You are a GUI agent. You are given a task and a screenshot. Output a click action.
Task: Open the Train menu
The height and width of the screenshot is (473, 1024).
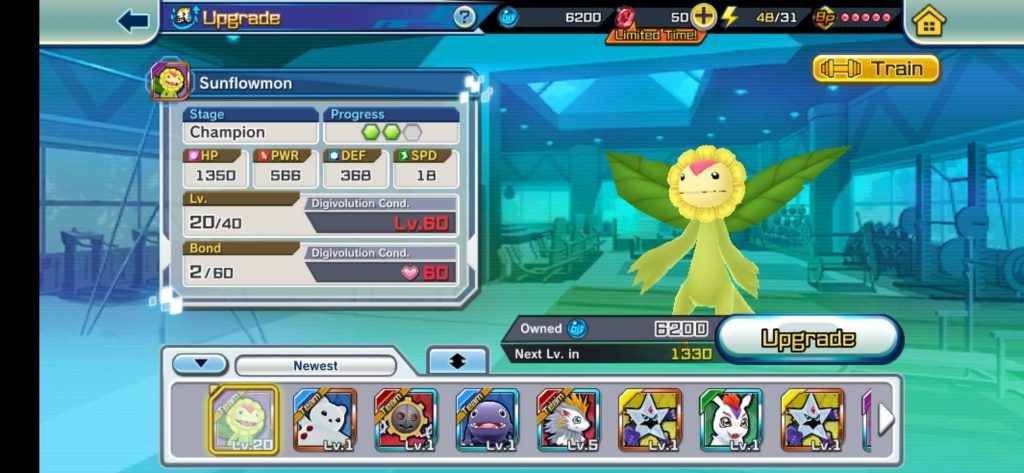pos(876,68)
